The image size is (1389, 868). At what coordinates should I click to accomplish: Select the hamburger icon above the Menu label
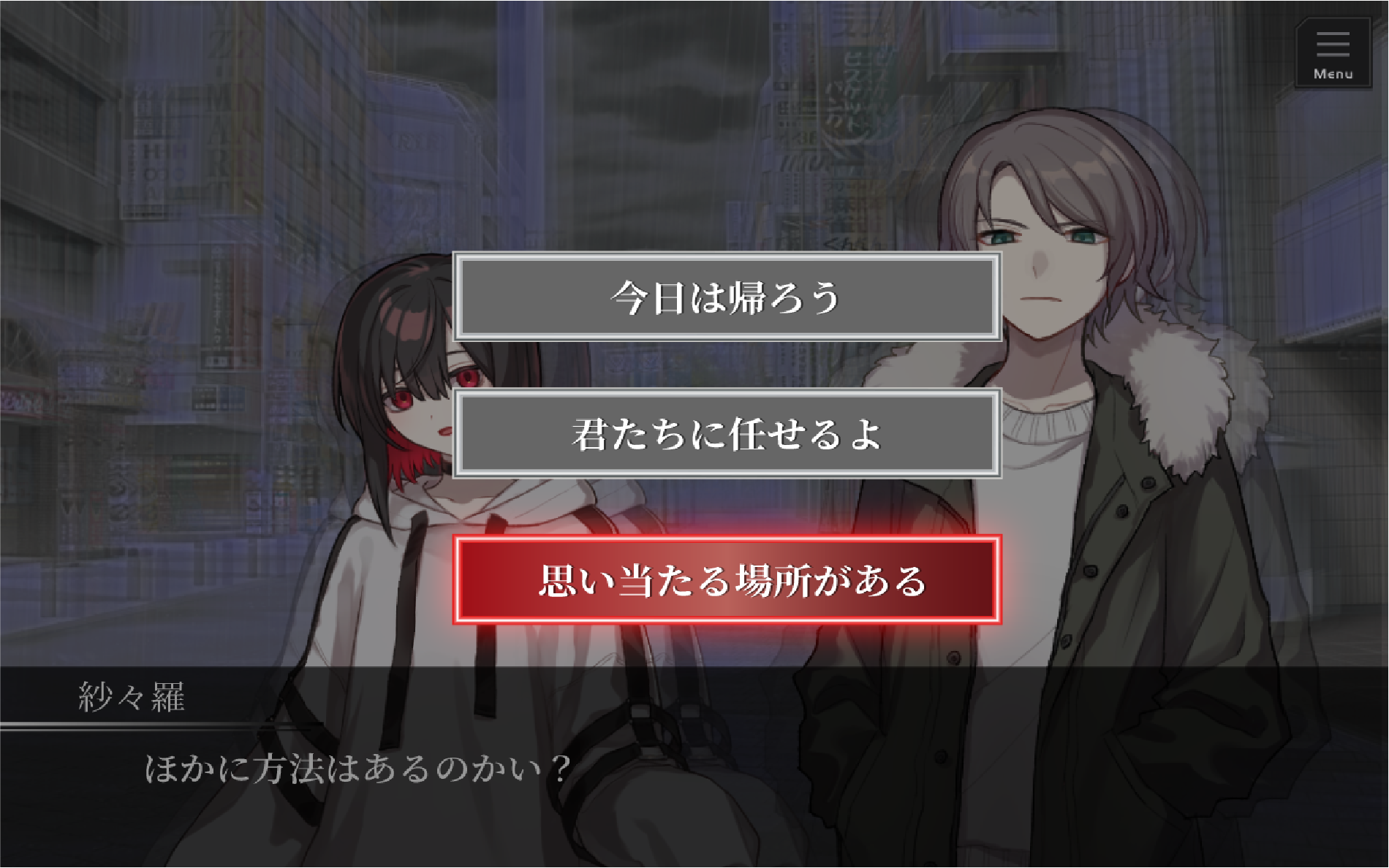tap(1332, 45)
